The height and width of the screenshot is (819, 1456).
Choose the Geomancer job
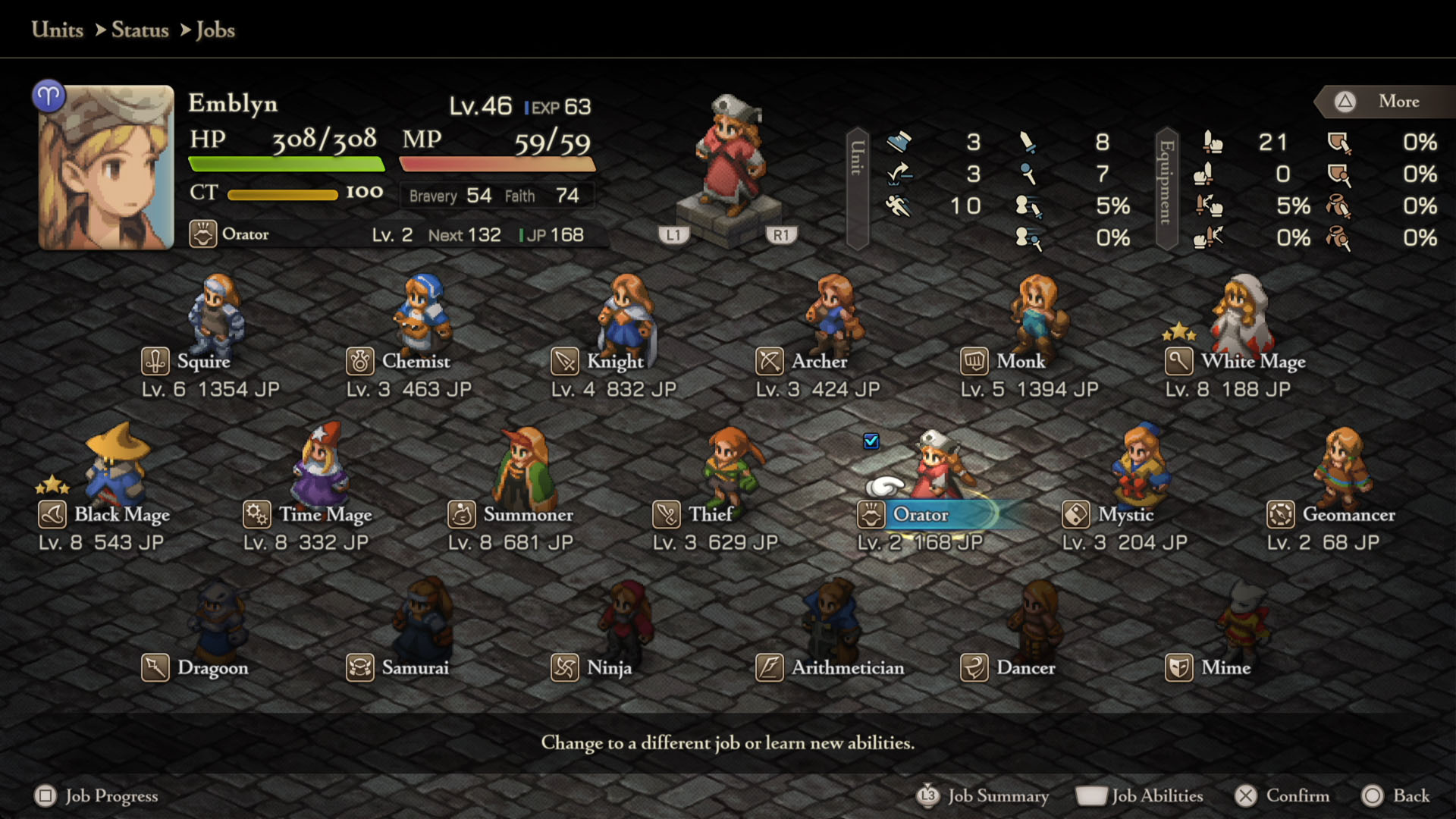click(x=1348, y=515)
